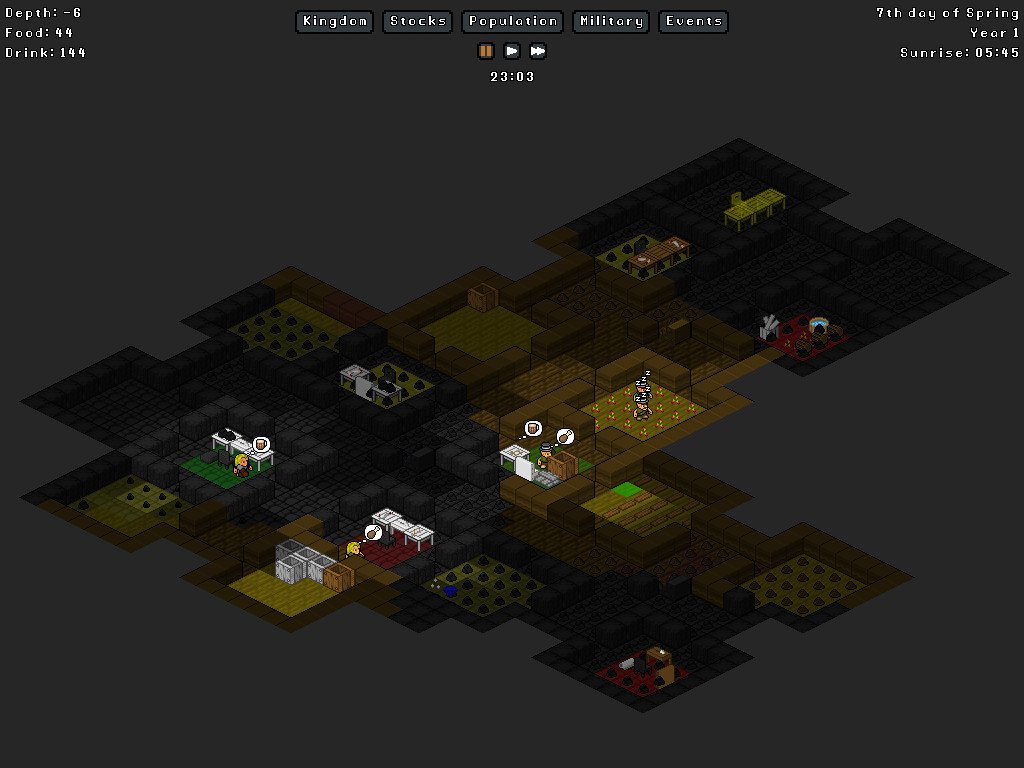Show the Population panel
1024x768 pixels.
(x=513, y=21)
